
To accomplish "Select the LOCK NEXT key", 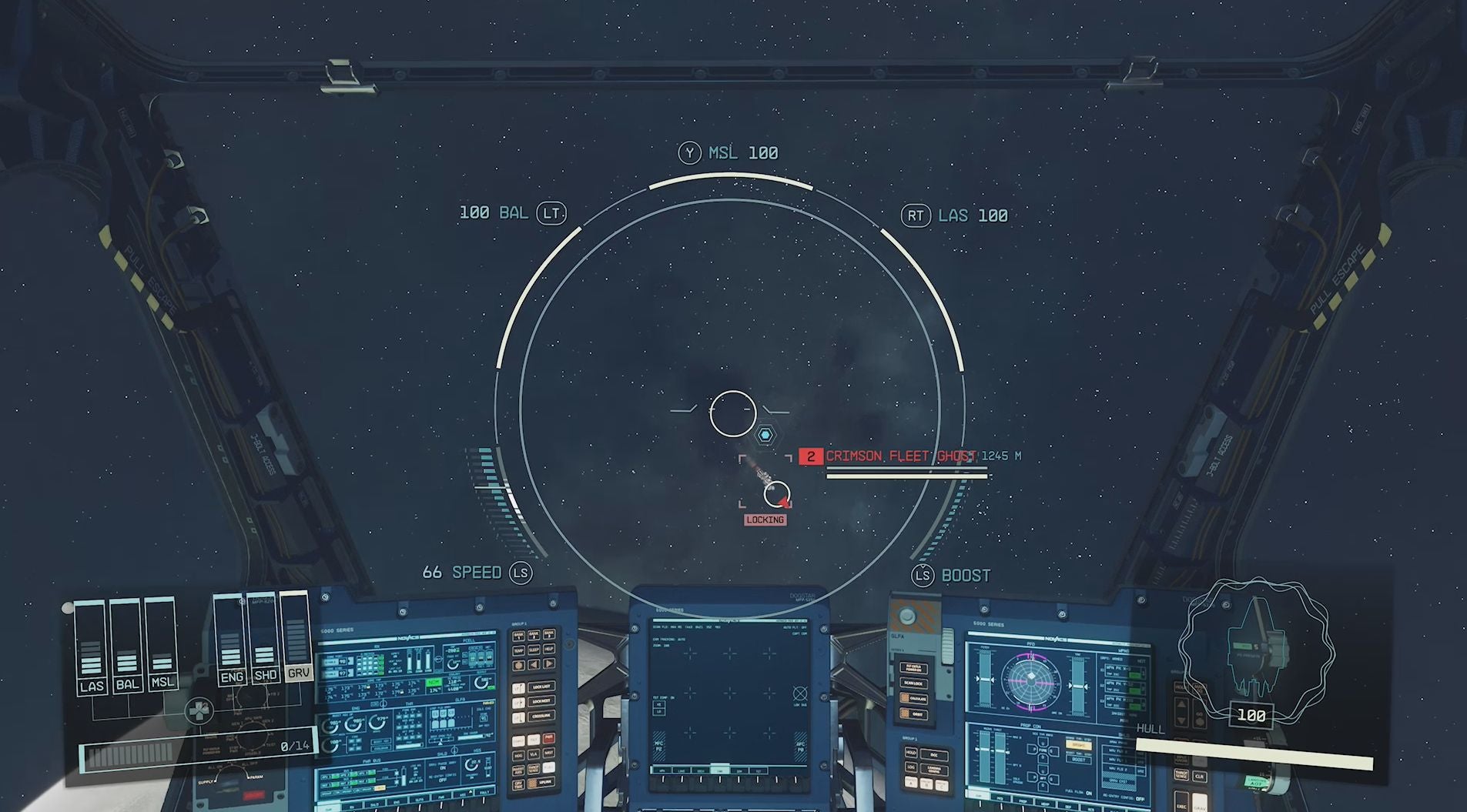I will pos(541,701).
